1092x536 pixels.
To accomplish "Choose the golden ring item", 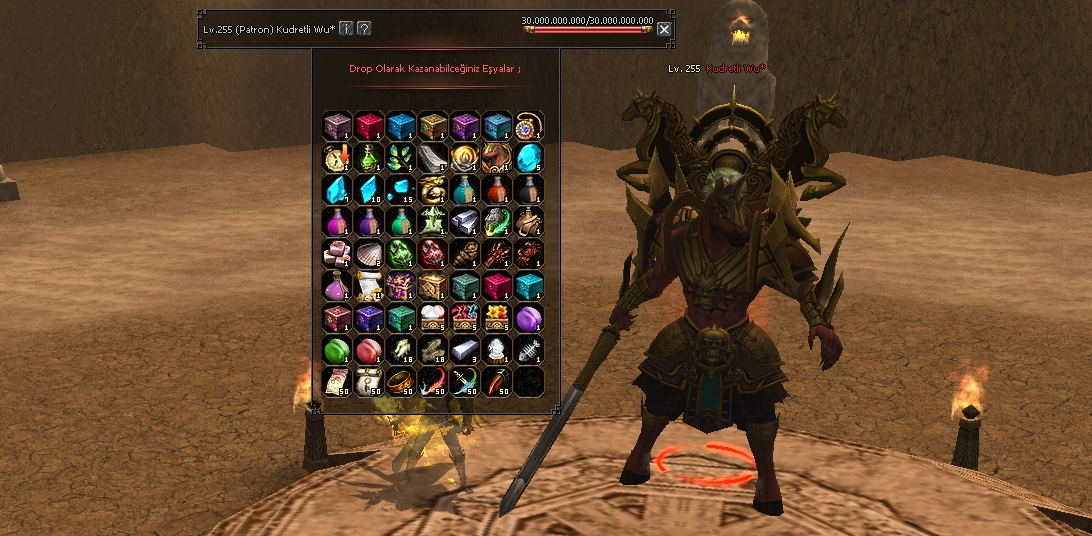I will 401,382.
